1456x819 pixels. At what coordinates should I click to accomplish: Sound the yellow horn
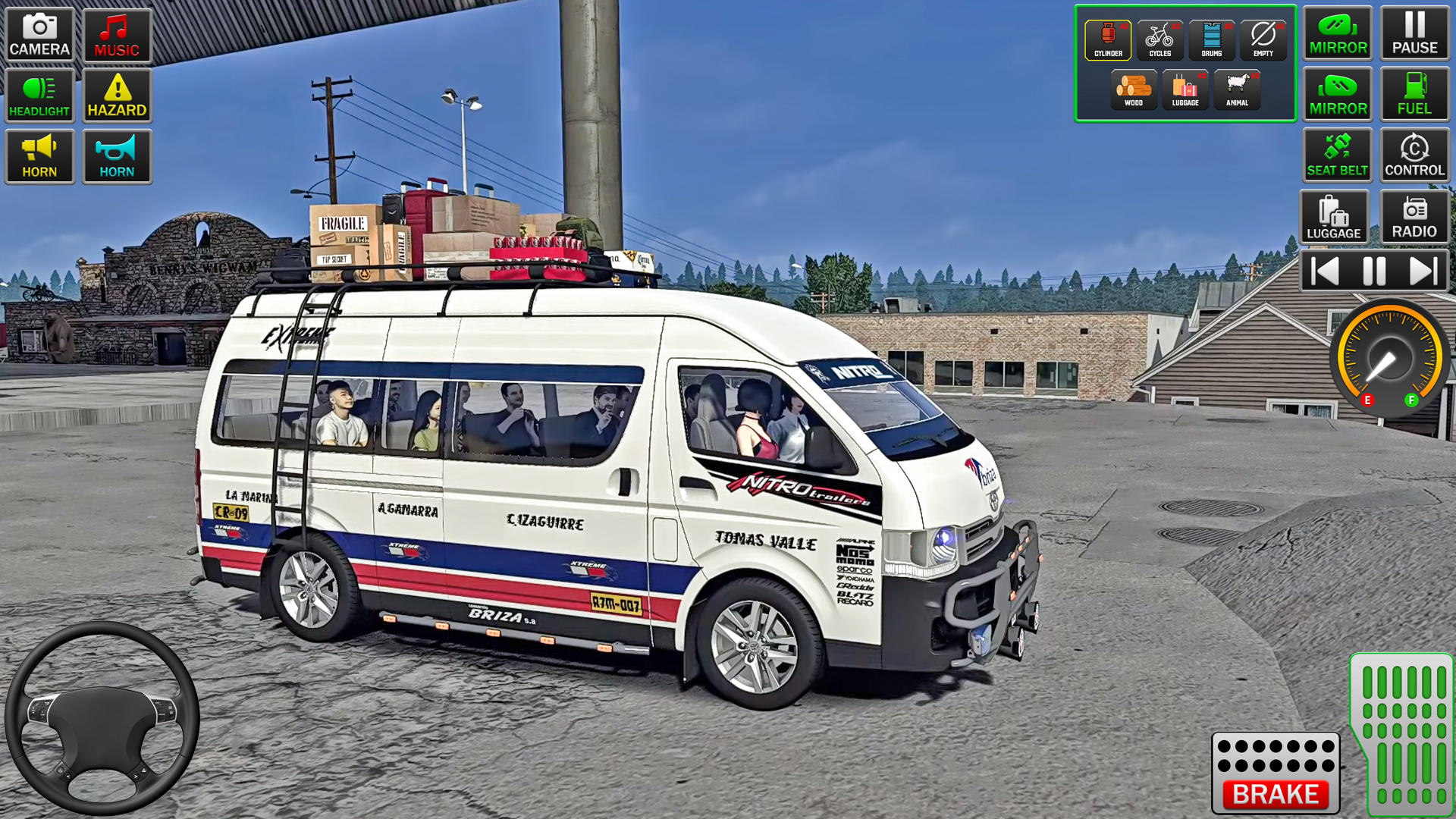pos(39,156)
